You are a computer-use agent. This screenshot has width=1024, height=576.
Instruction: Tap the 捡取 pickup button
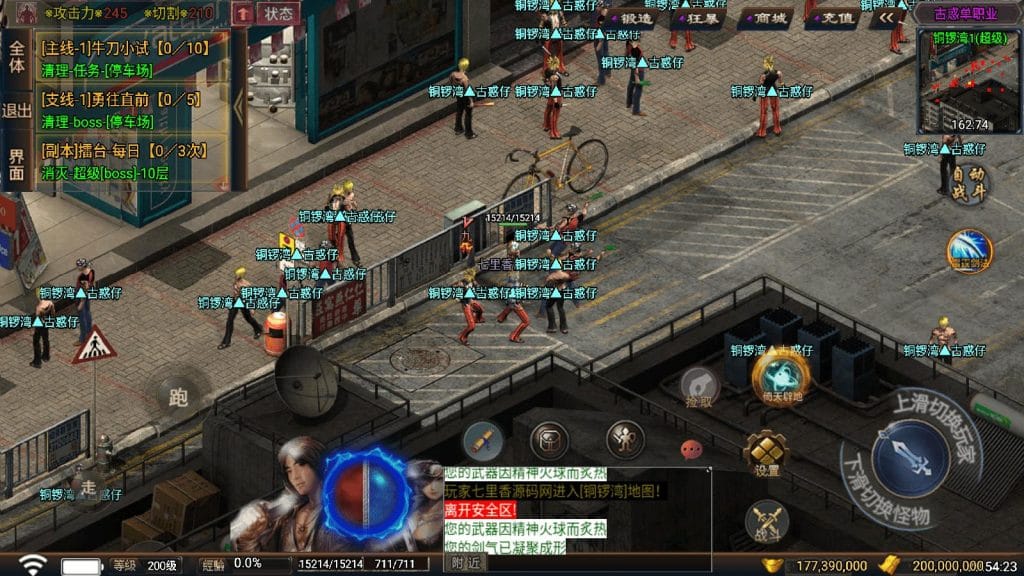[700, 387]
